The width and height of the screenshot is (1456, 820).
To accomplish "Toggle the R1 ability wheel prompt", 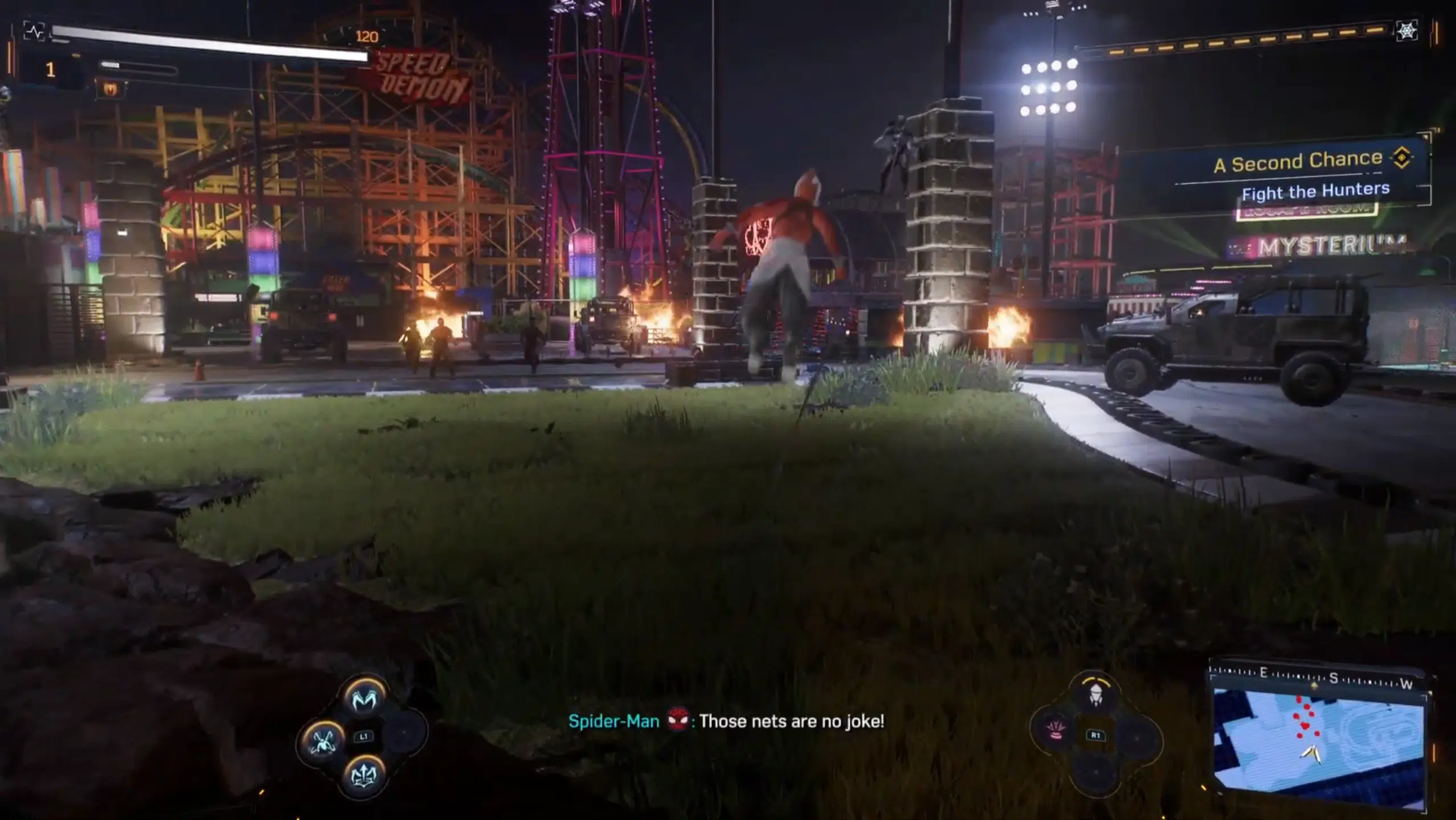I will coord(1095,736).
